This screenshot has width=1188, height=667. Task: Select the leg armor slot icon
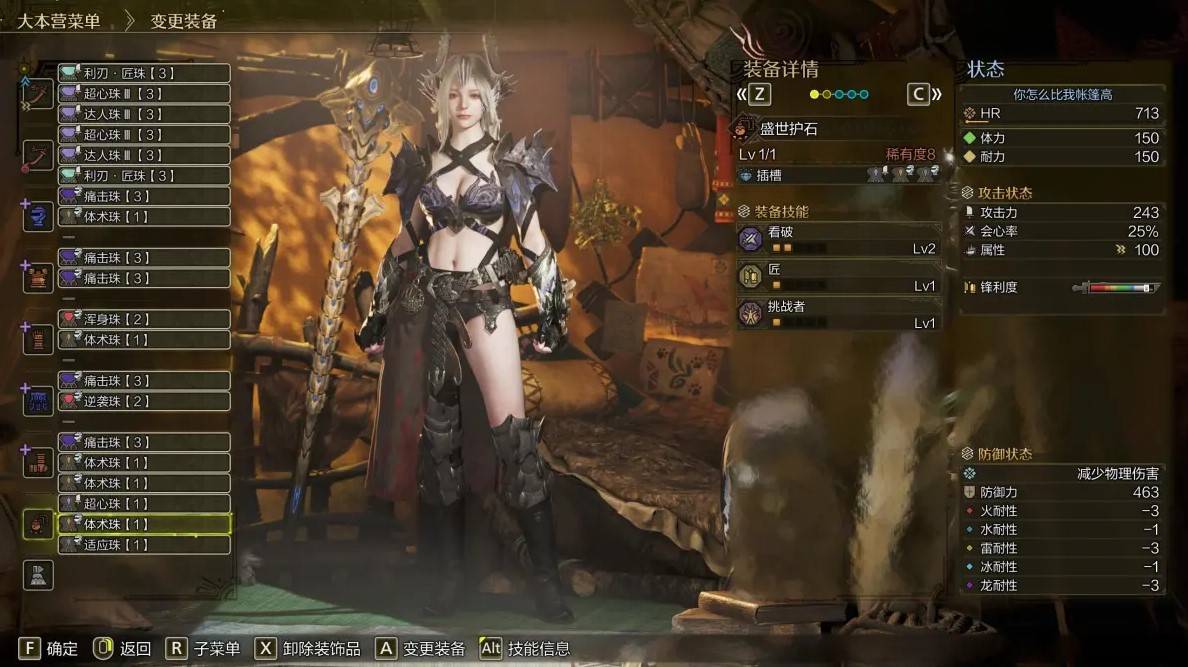pos(38,462)
